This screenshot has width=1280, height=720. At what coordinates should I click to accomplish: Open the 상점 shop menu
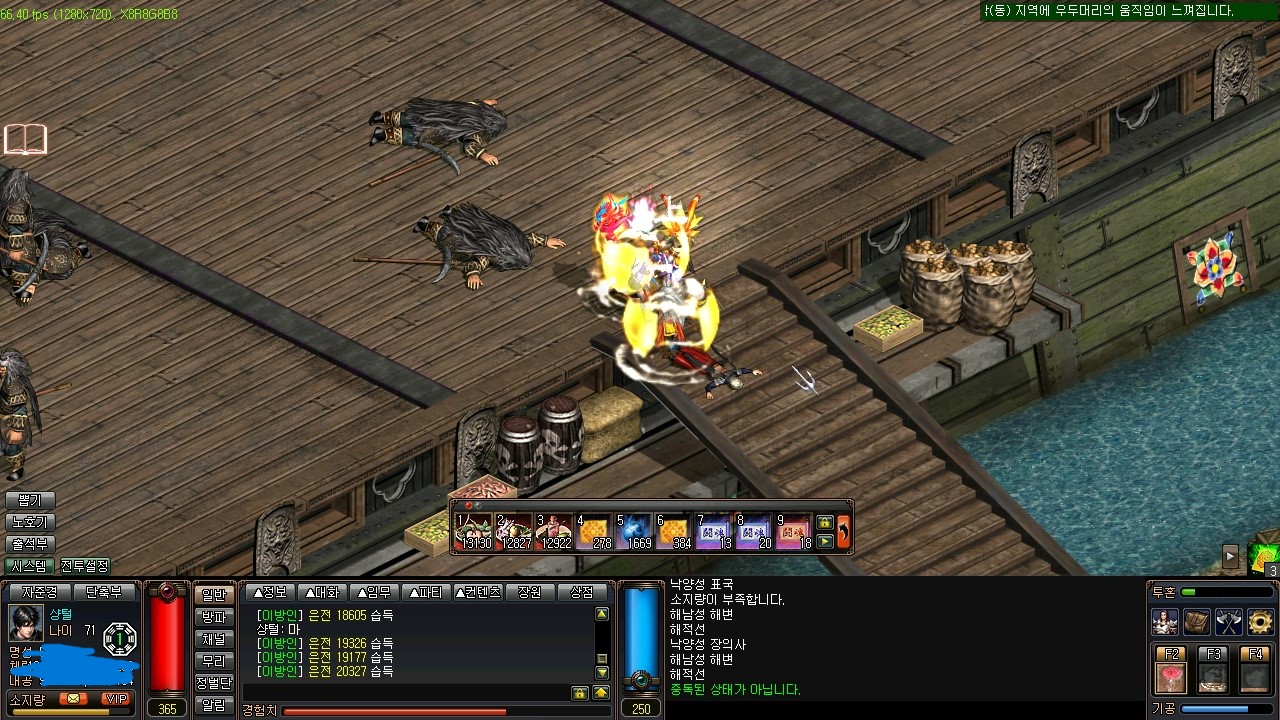tap(582, 592)
